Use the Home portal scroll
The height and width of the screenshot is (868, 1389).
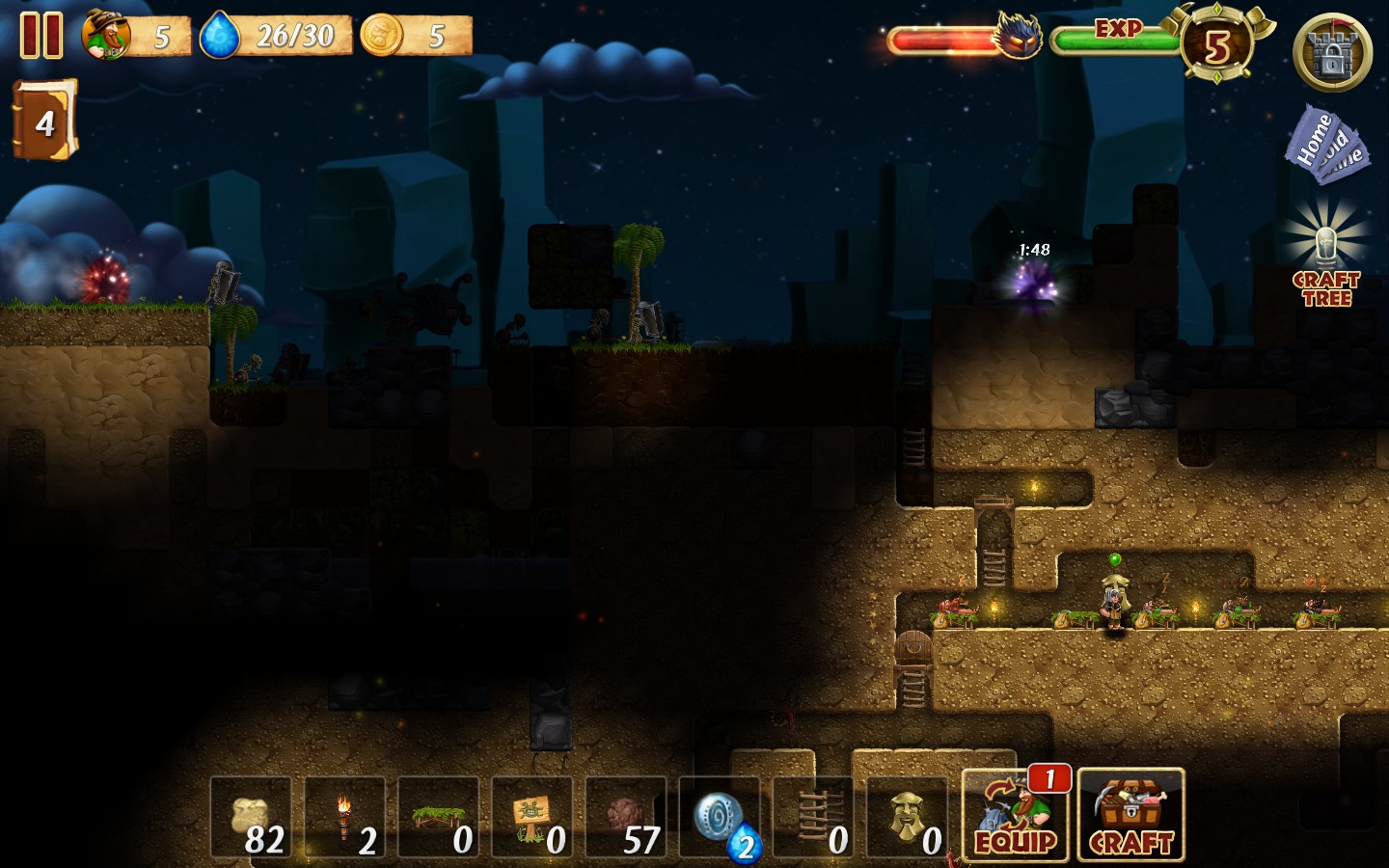[1325, 147]
